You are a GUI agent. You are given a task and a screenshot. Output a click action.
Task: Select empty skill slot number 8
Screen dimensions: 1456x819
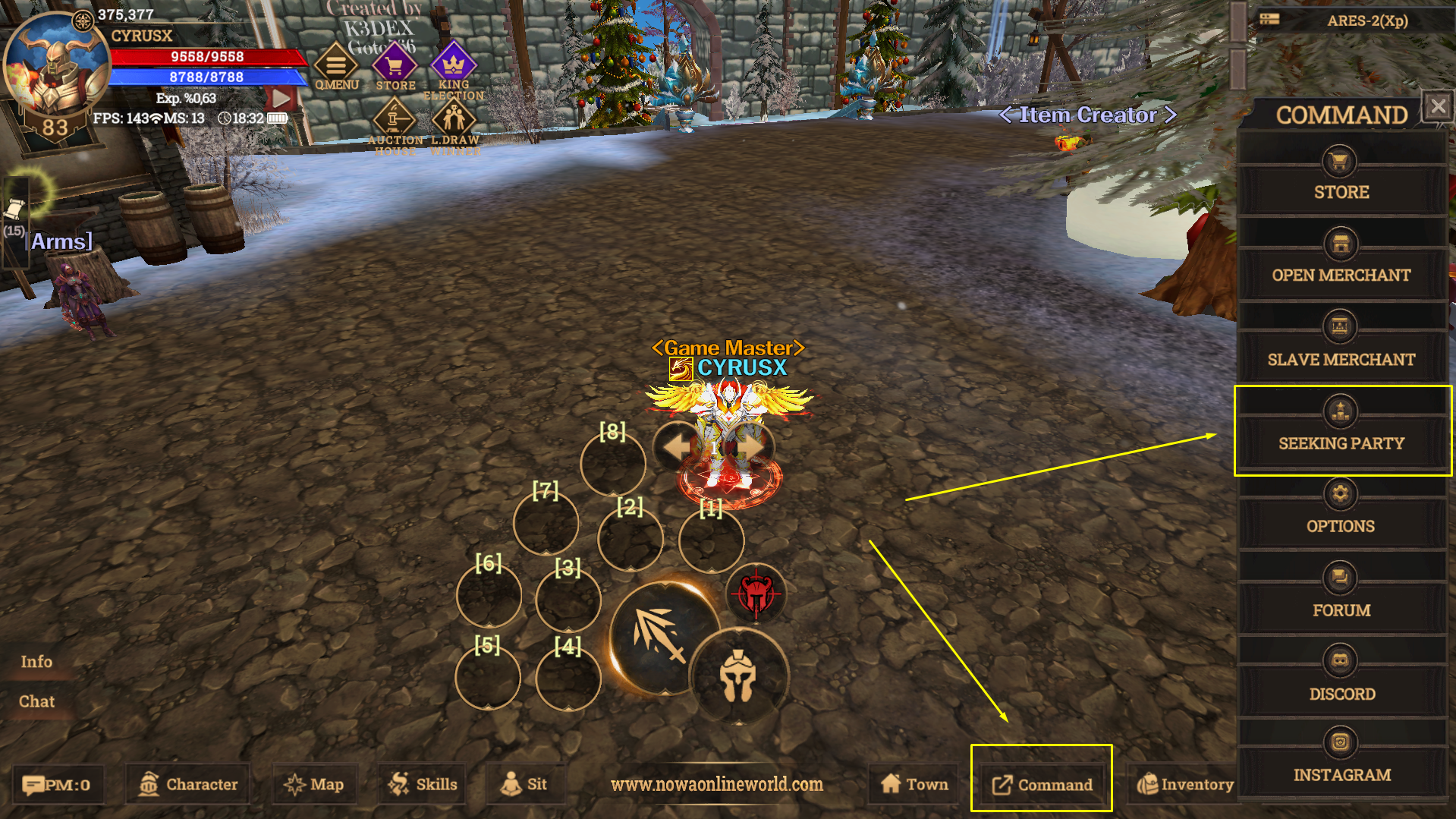pyautogui.click(x=612, y=463)
